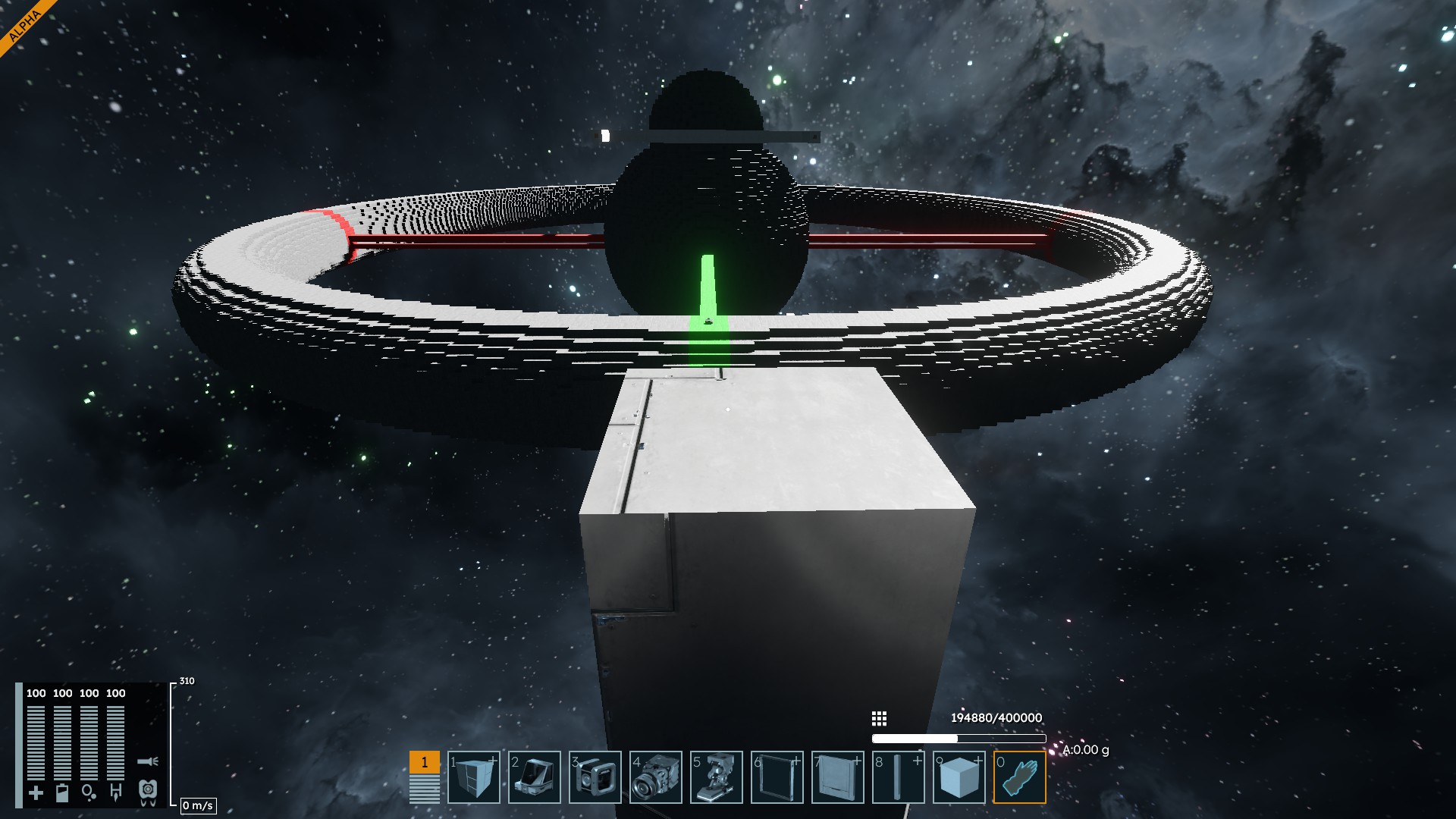Viewport: 1456px width, 819px height.
Task: Pick the thruster block in slot 4
Action: click(656, 777)
